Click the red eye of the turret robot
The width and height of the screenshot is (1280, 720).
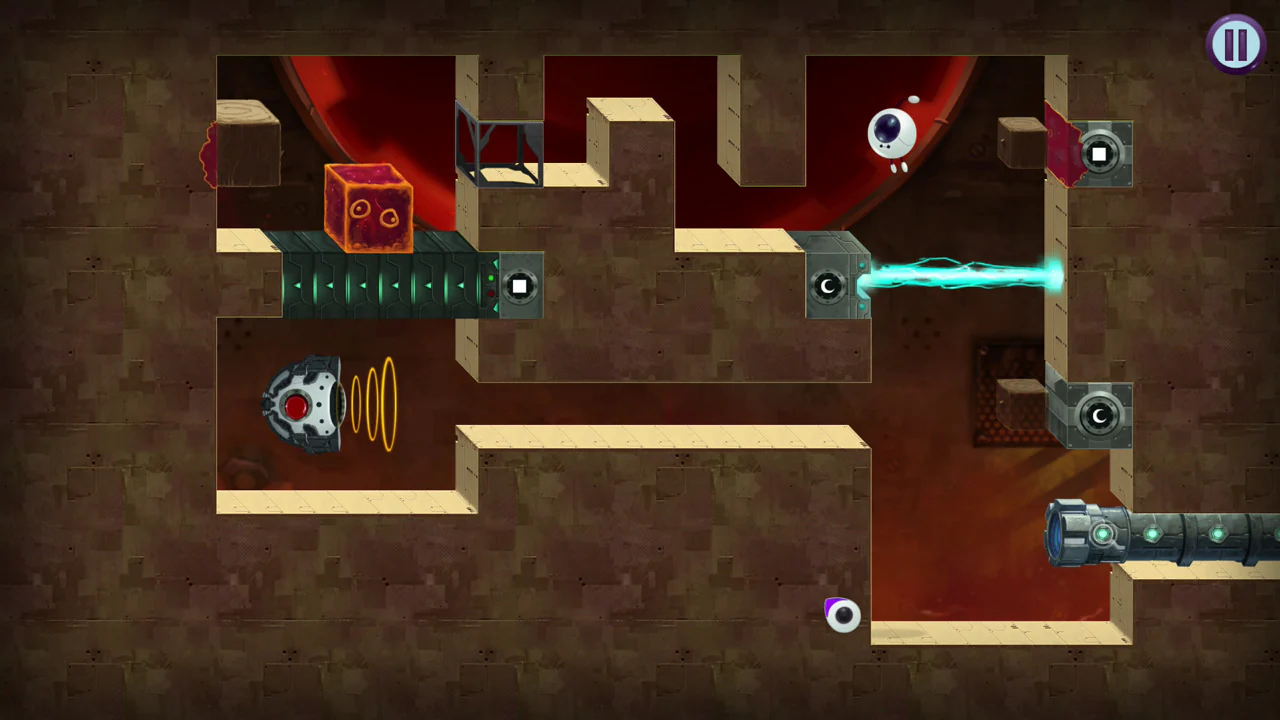click(297, 406)
